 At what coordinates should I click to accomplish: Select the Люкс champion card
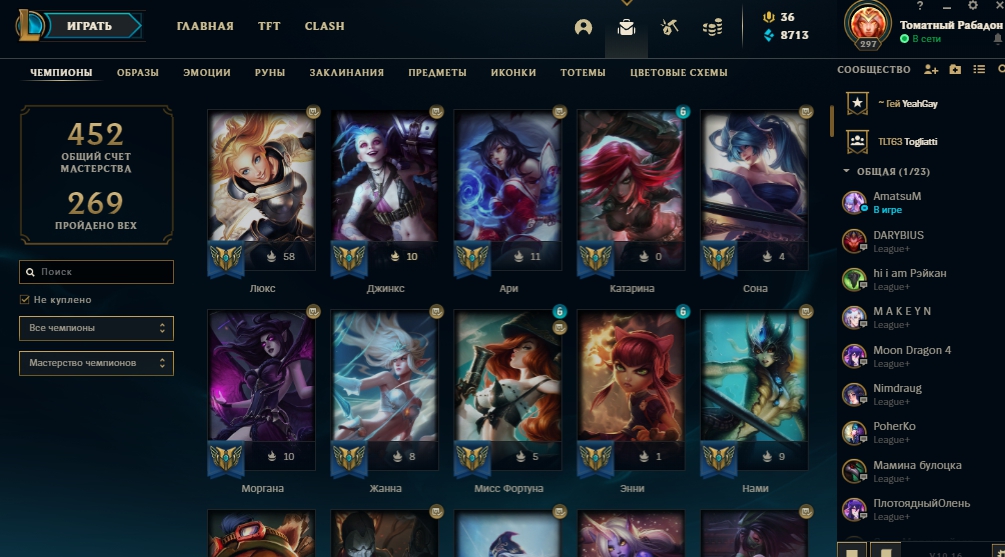tap(262, 190)
